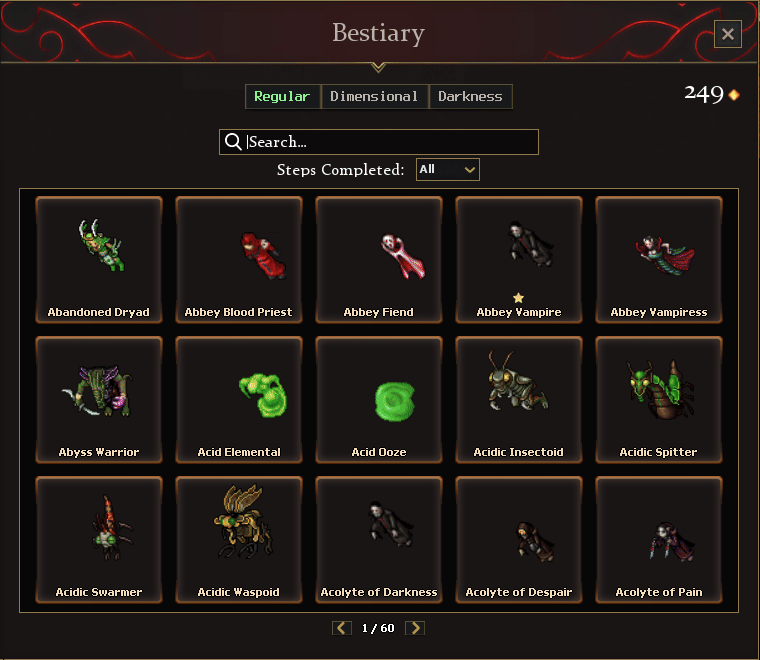Image resolution: width=760 pixels, height=660 pixels.
Task: Select the Regular tab
Action: [282, 96]
